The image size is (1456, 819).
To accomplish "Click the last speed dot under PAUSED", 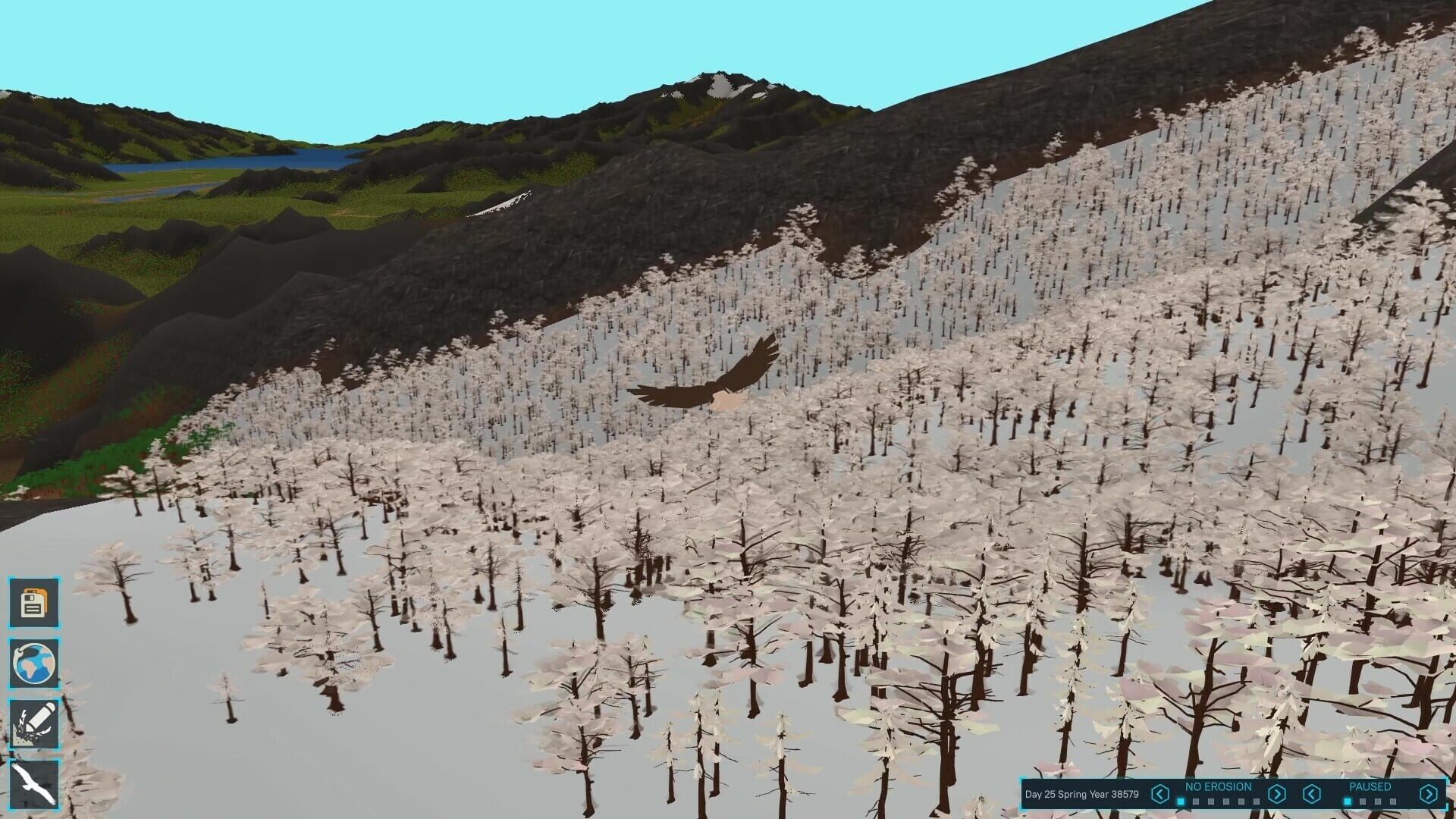I will [x=1392, y=801].
